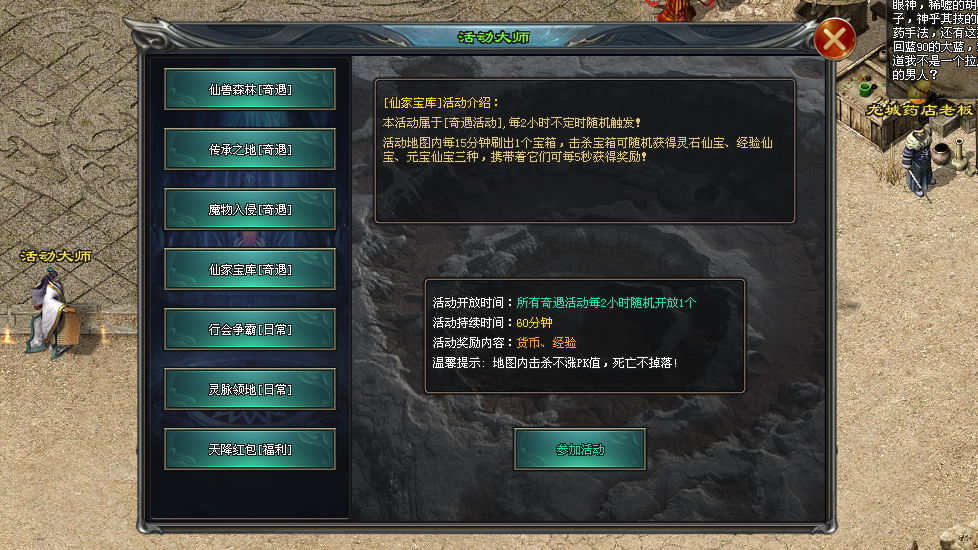This screenshot has width=978, height=550.
Task: Open the 传承之地[奇遇] activity
Action: [250, 149]
